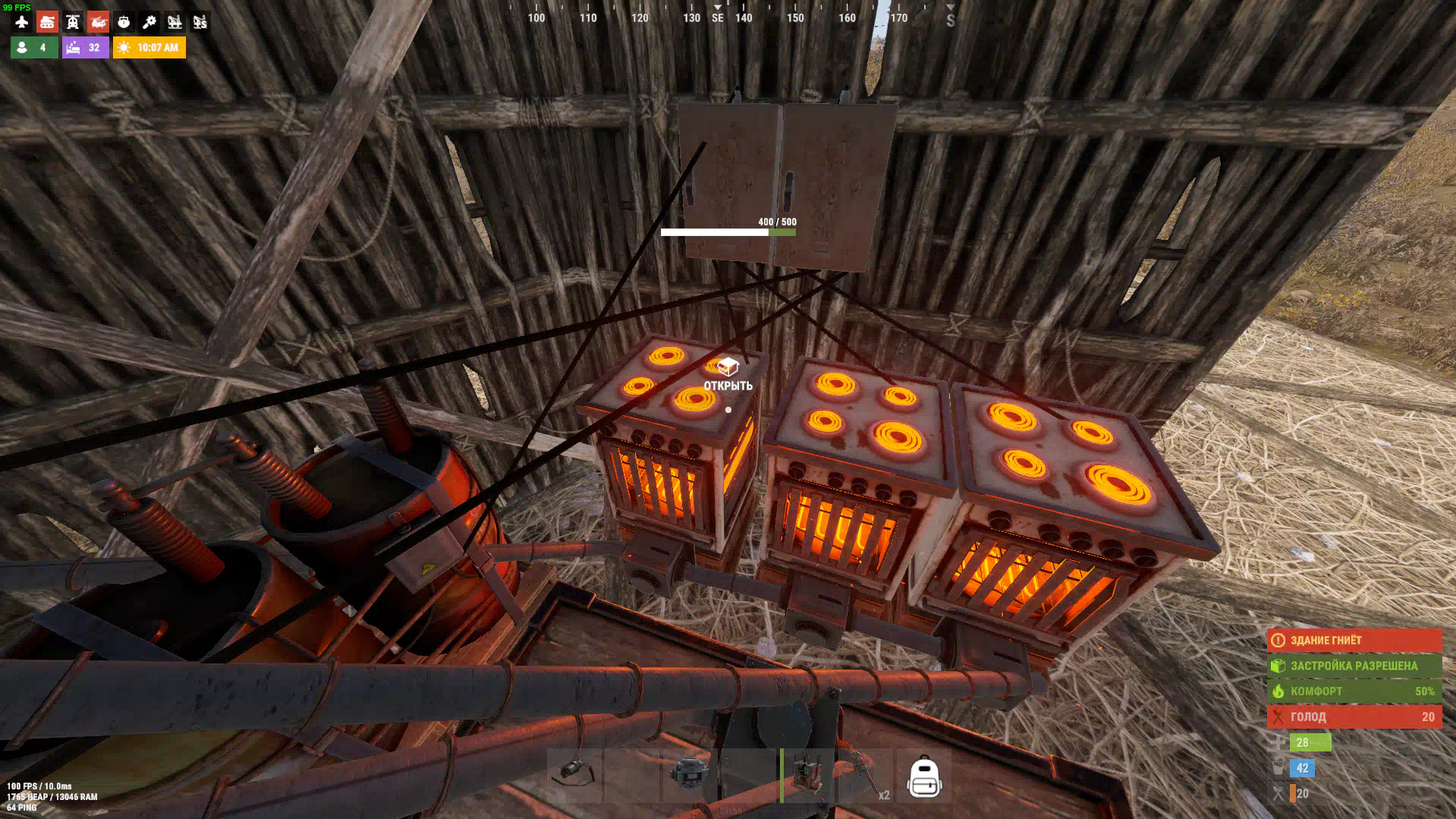Click the gear-and-wrench event icon
The height and width of the screenshot is (819, 1456).
[x=149, y=22]
